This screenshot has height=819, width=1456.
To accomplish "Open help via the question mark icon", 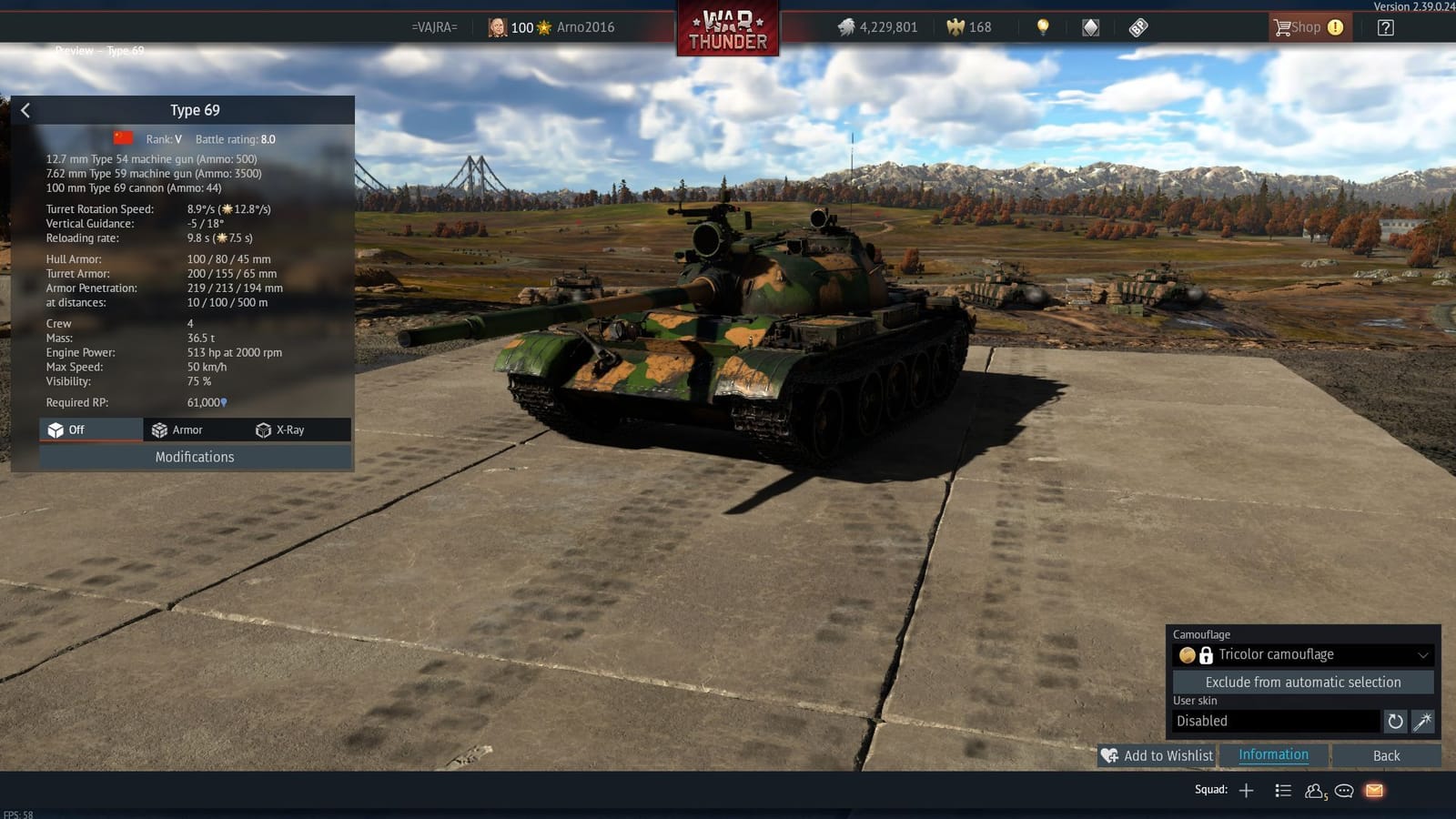I will coord(1384,27).
